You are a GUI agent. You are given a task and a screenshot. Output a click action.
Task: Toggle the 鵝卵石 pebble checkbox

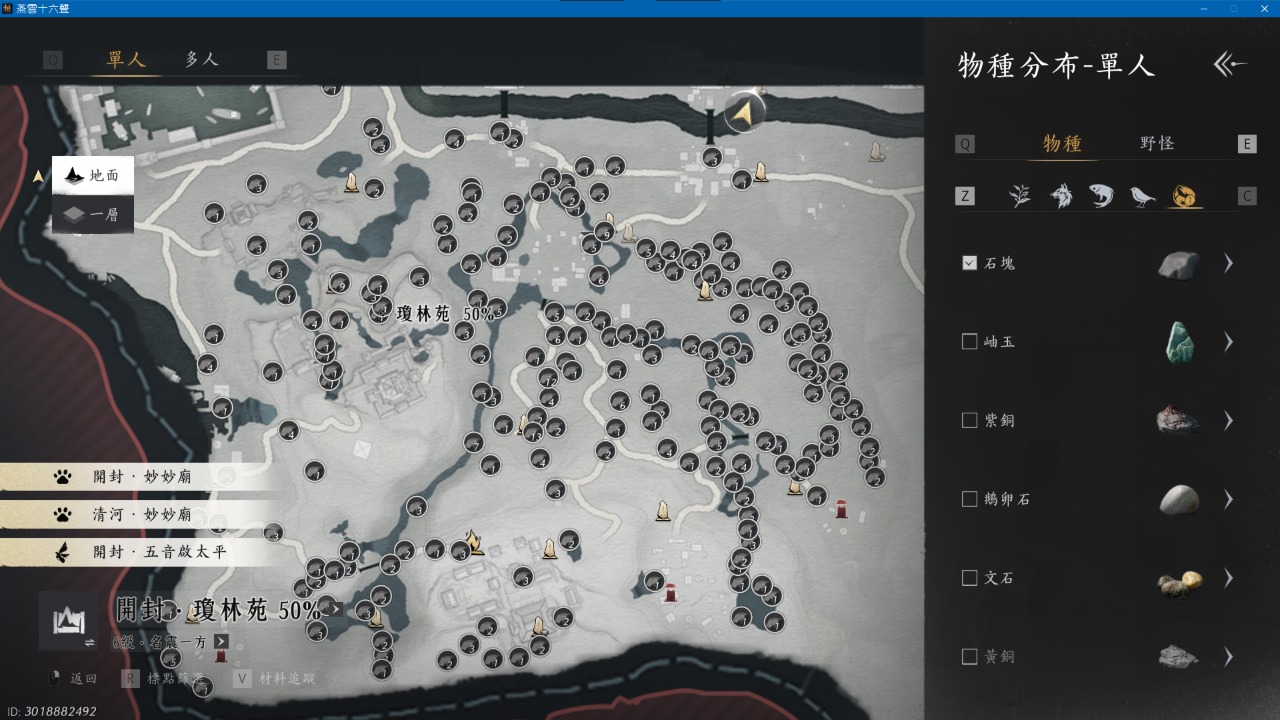pos(969,499)
